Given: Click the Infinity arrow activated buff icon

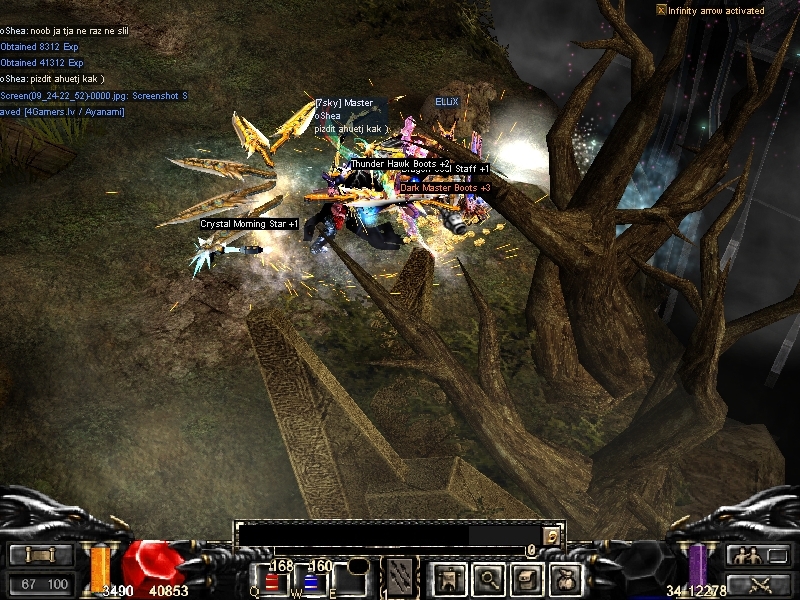Looking at the screenshot, I should point(661,10).
